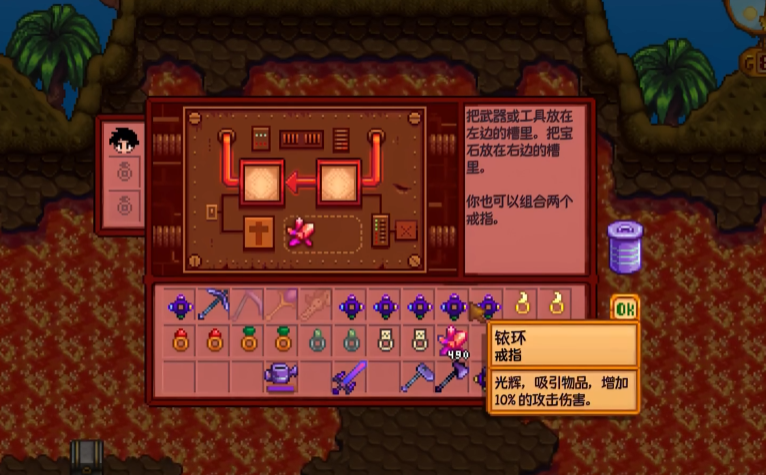The height and width of the screenshot is (475, 766).
Task: Select the right forge slot for gems
Action: tap(338, 183)
